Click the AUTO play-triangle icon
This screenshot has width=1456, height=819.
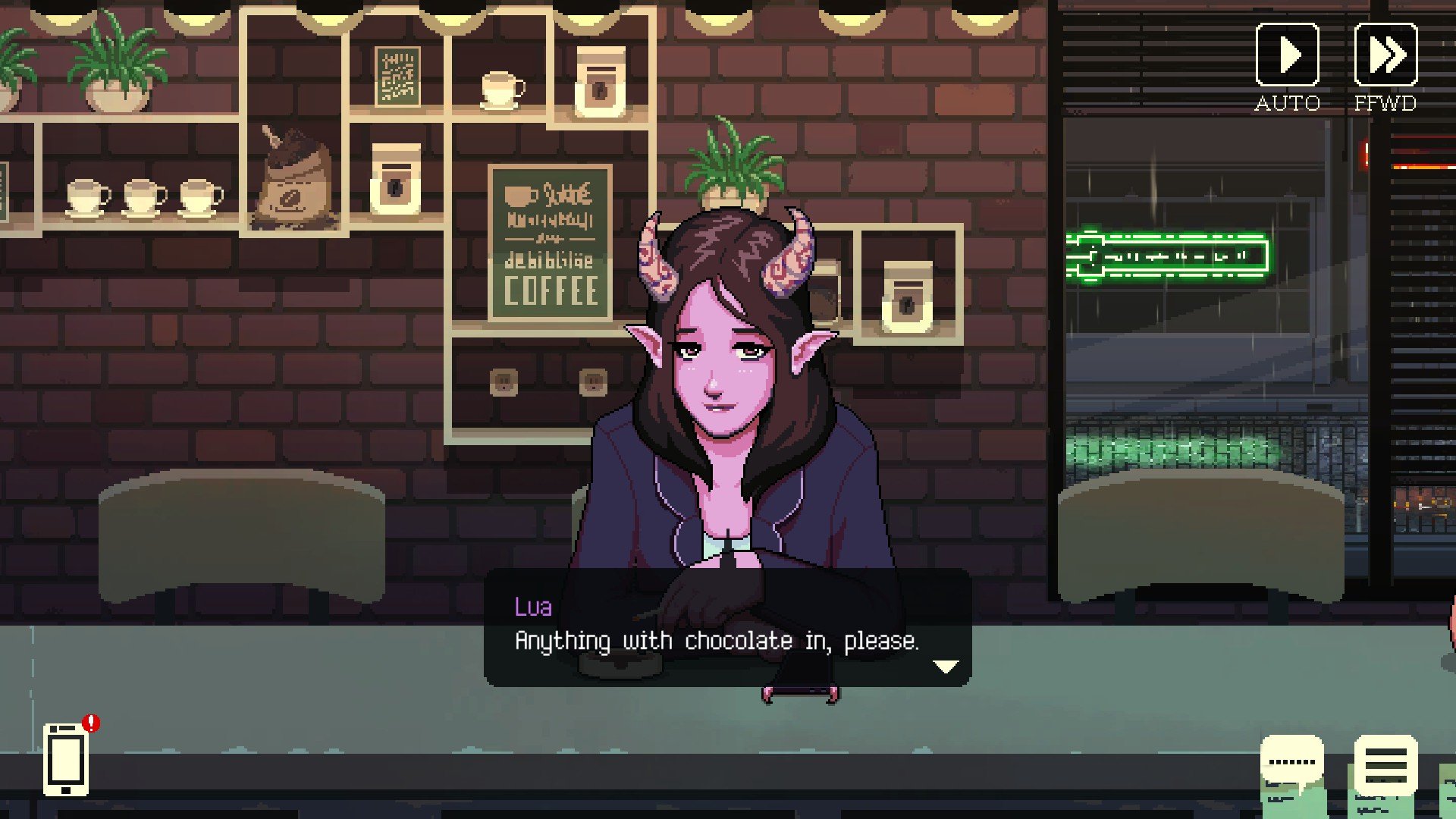[x=1289, y=55]
